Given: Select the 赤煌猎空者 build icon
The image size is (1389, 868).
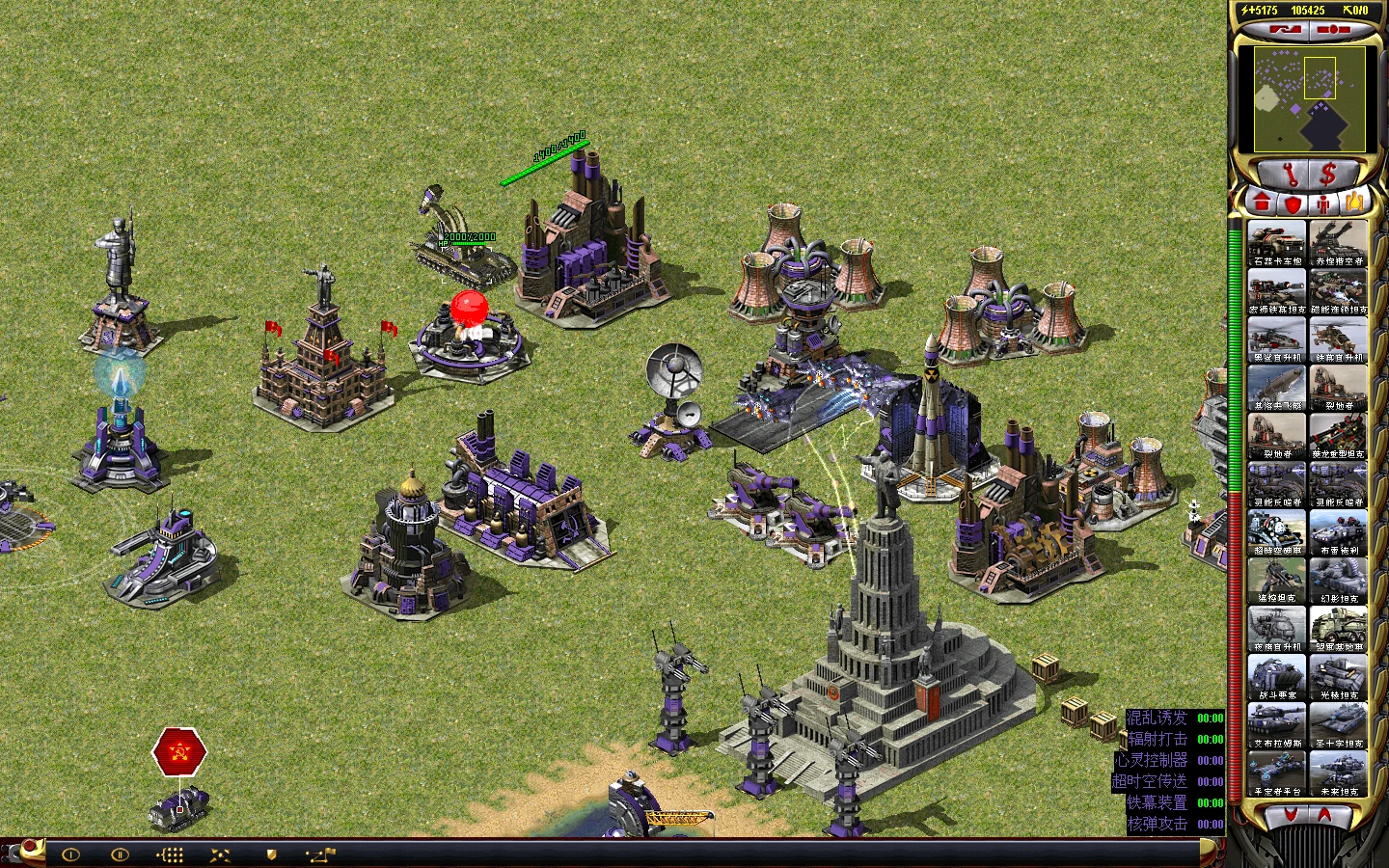Looking at the screenshot, I should point(1338,242).
